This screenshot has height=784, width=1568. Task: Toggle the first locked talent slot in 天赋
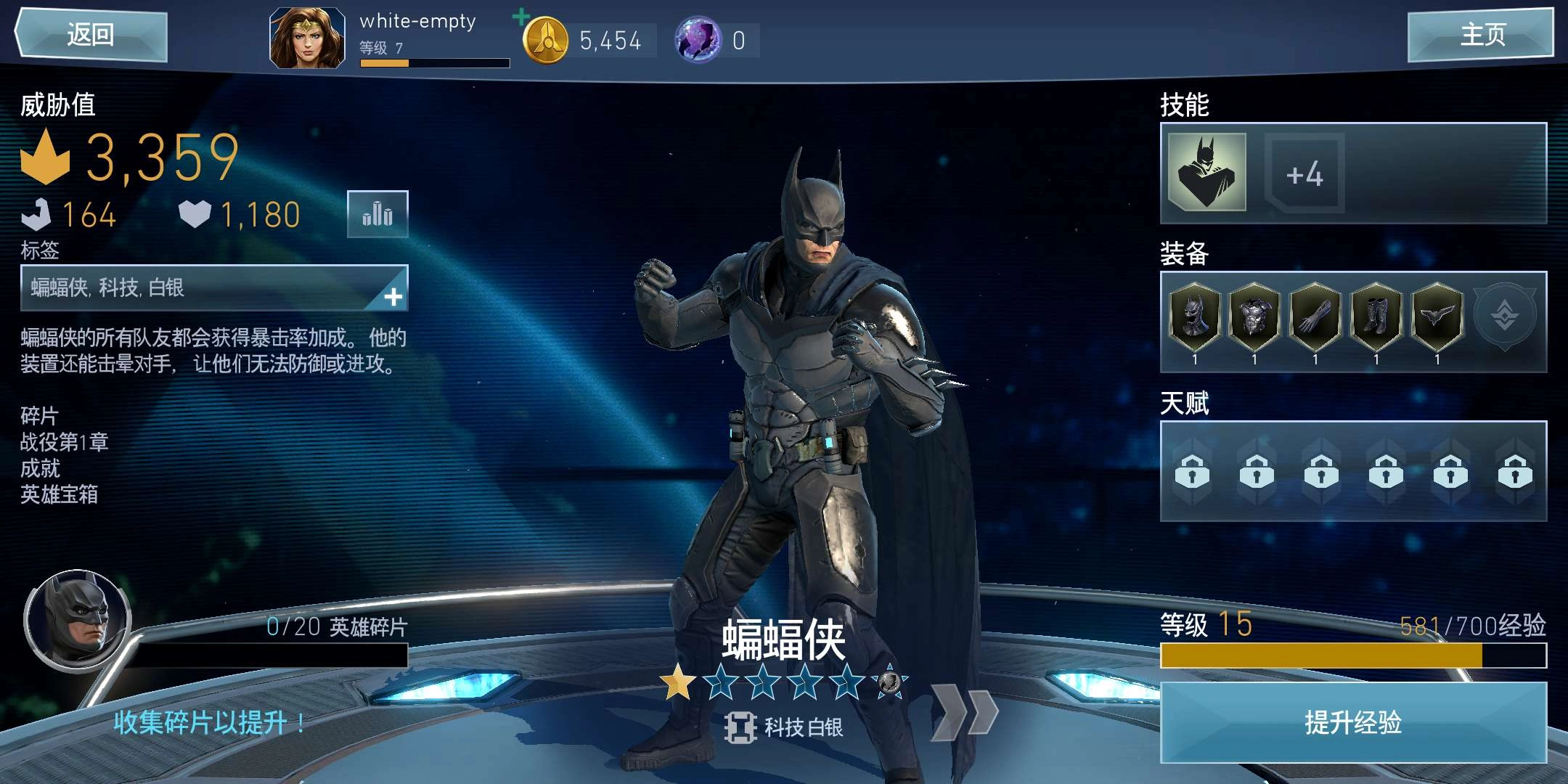click(x=1193, y=472)
